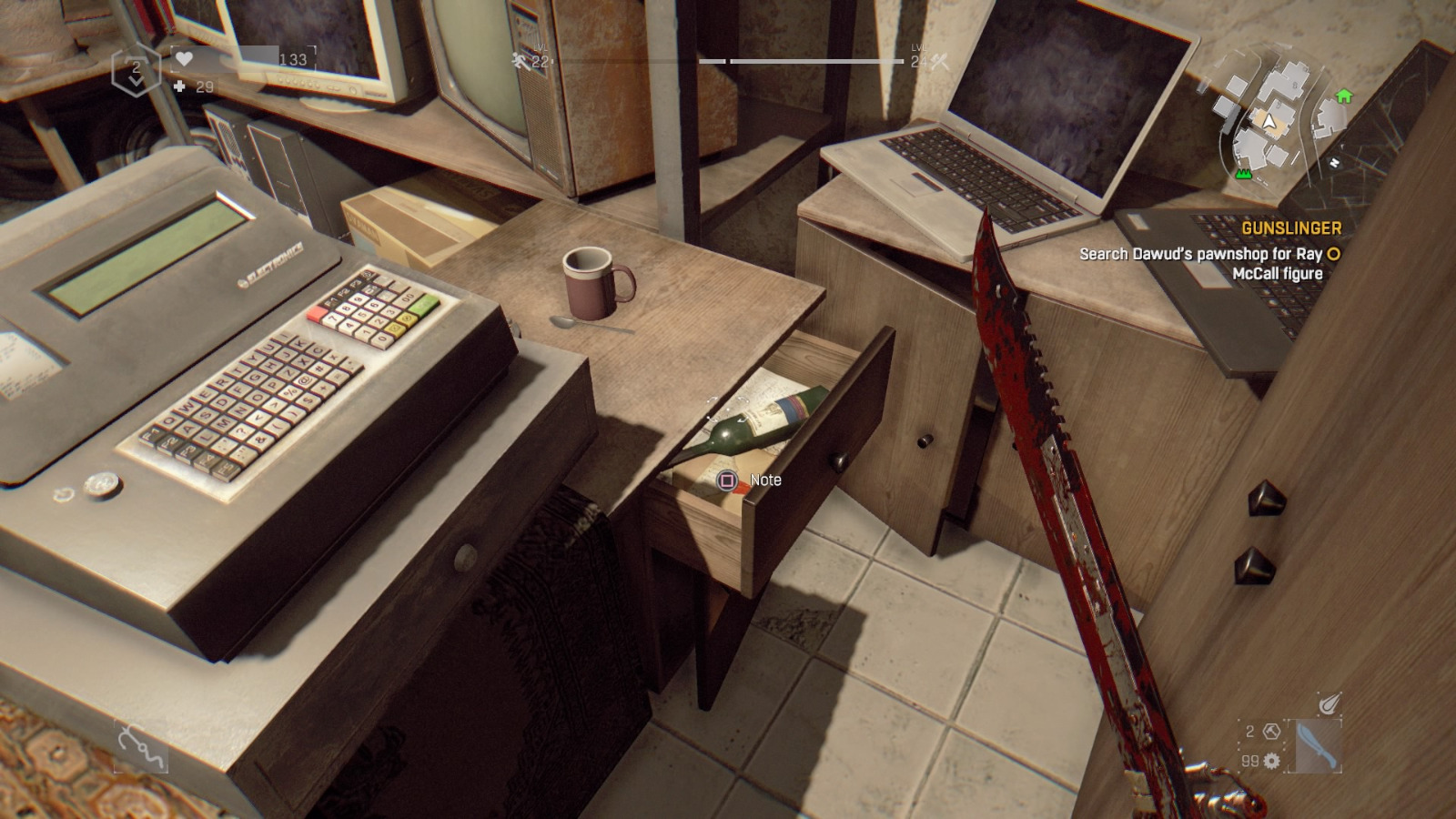Click the gear icon showing 99 parts
This screenshot has width=1456, height=819.
[x=1271, y=761]
